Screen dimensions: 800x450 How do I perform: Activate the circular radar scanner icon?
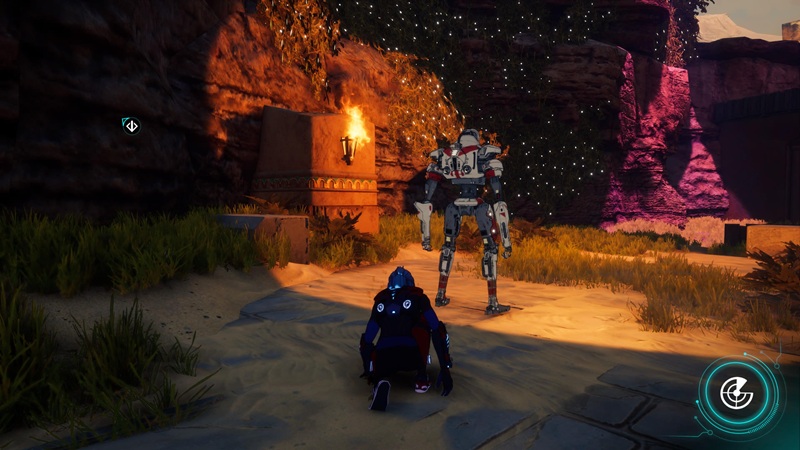tap(737, 393)
